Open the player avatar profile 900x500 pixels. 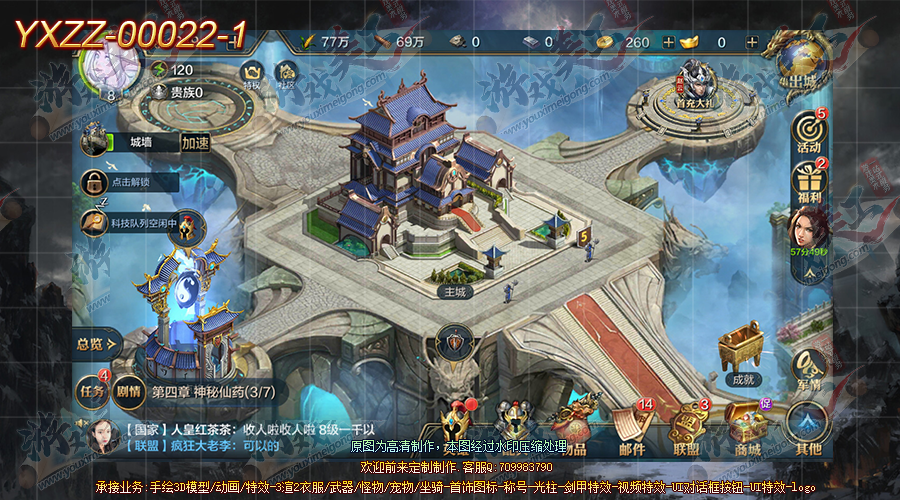point(111,65)
